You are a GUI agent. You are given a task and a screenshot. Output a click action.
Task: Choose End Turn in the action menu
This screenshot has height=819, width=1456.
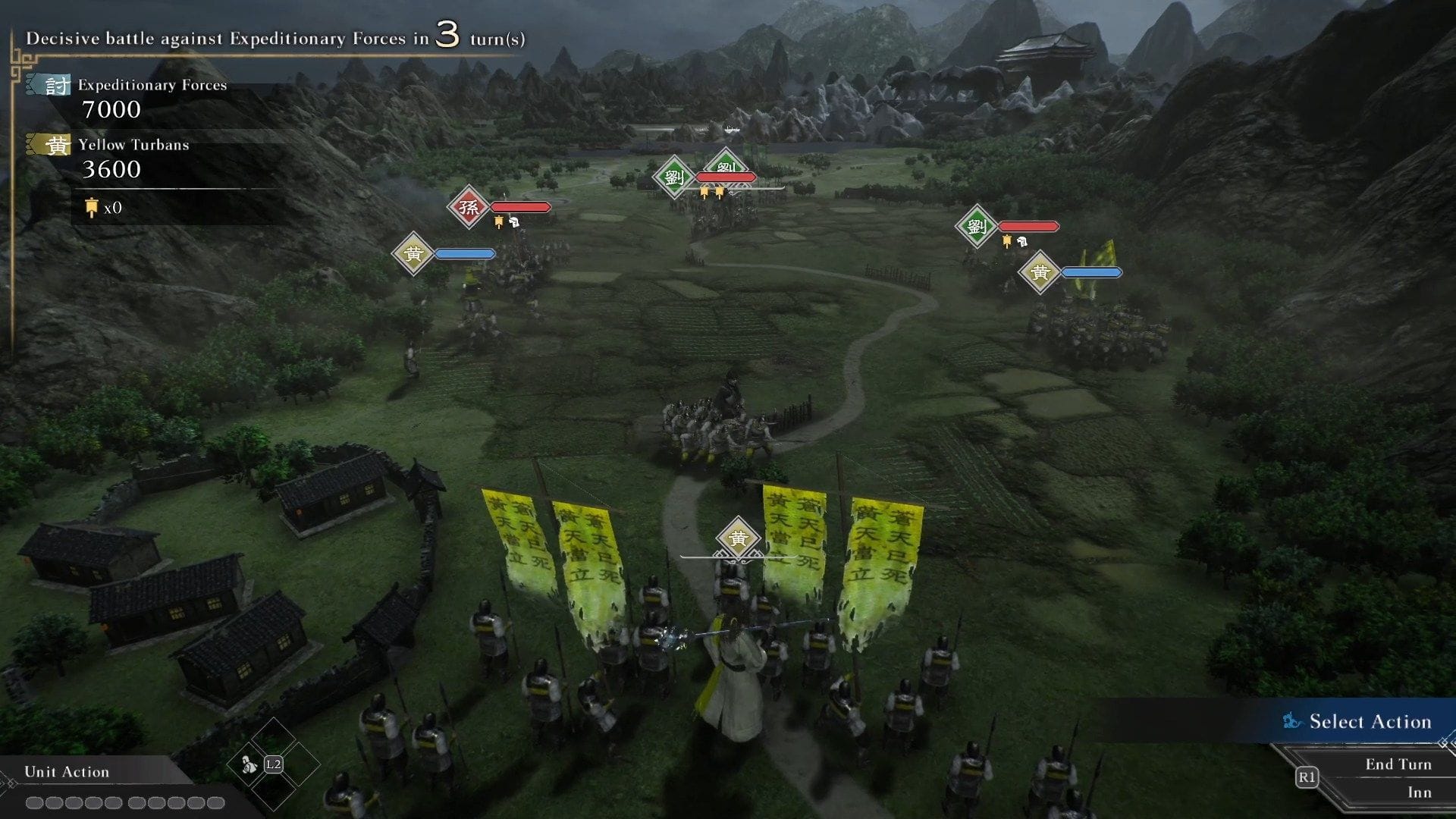coord(1398,764)
